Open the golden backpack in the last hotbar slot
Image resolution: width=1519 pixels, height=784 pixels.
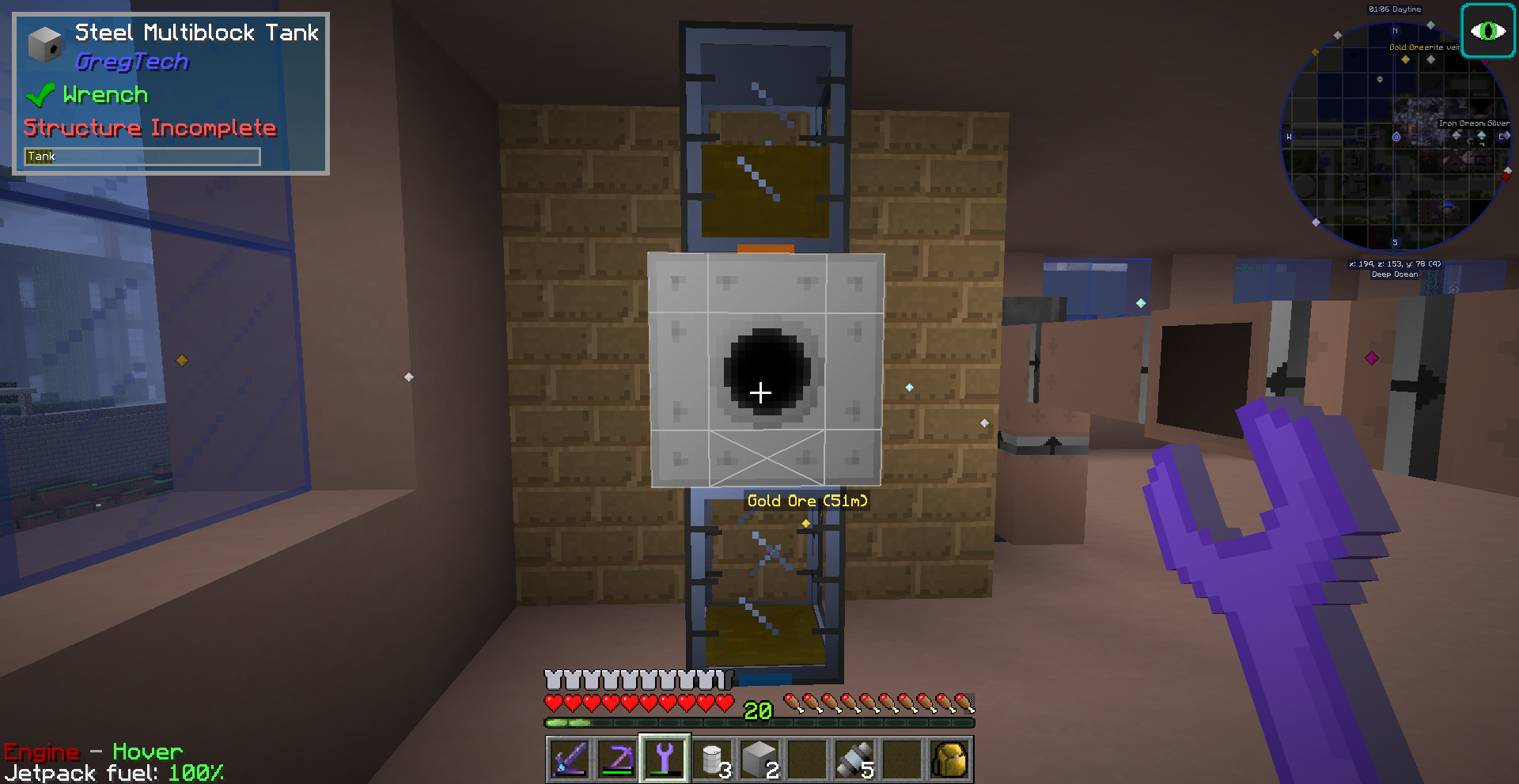pos(949,758)
